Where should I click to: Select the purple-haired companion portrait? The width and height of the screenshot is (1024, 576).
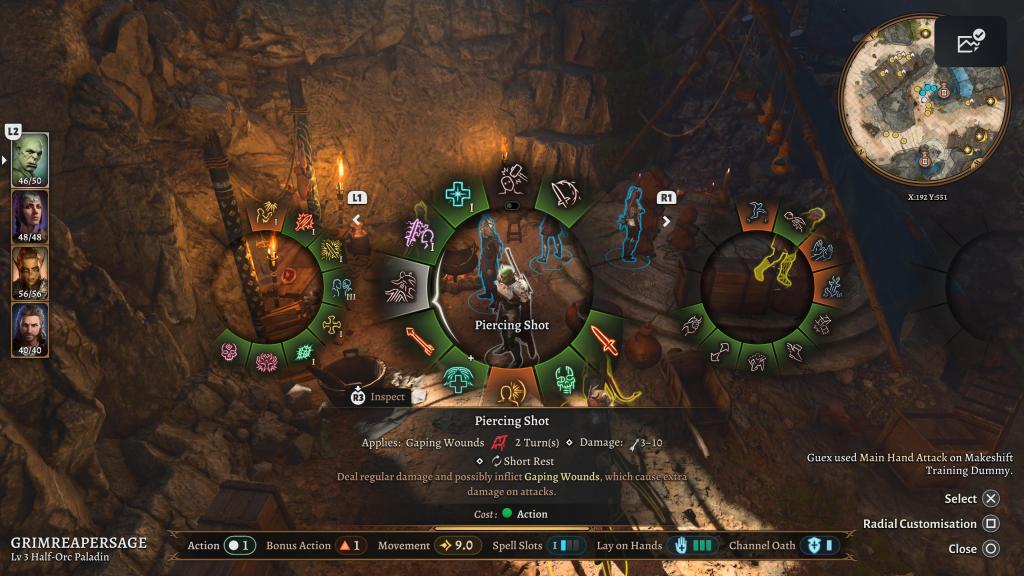pos(30,216)
